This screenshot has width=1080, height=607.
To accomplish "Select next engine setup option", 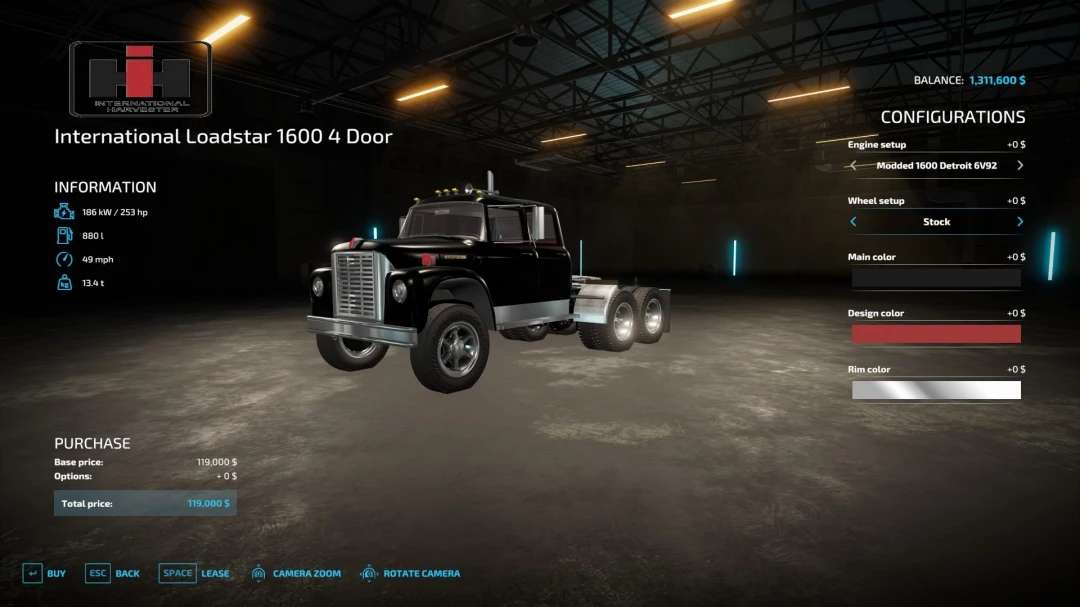I will click(x=1020, y=166).
